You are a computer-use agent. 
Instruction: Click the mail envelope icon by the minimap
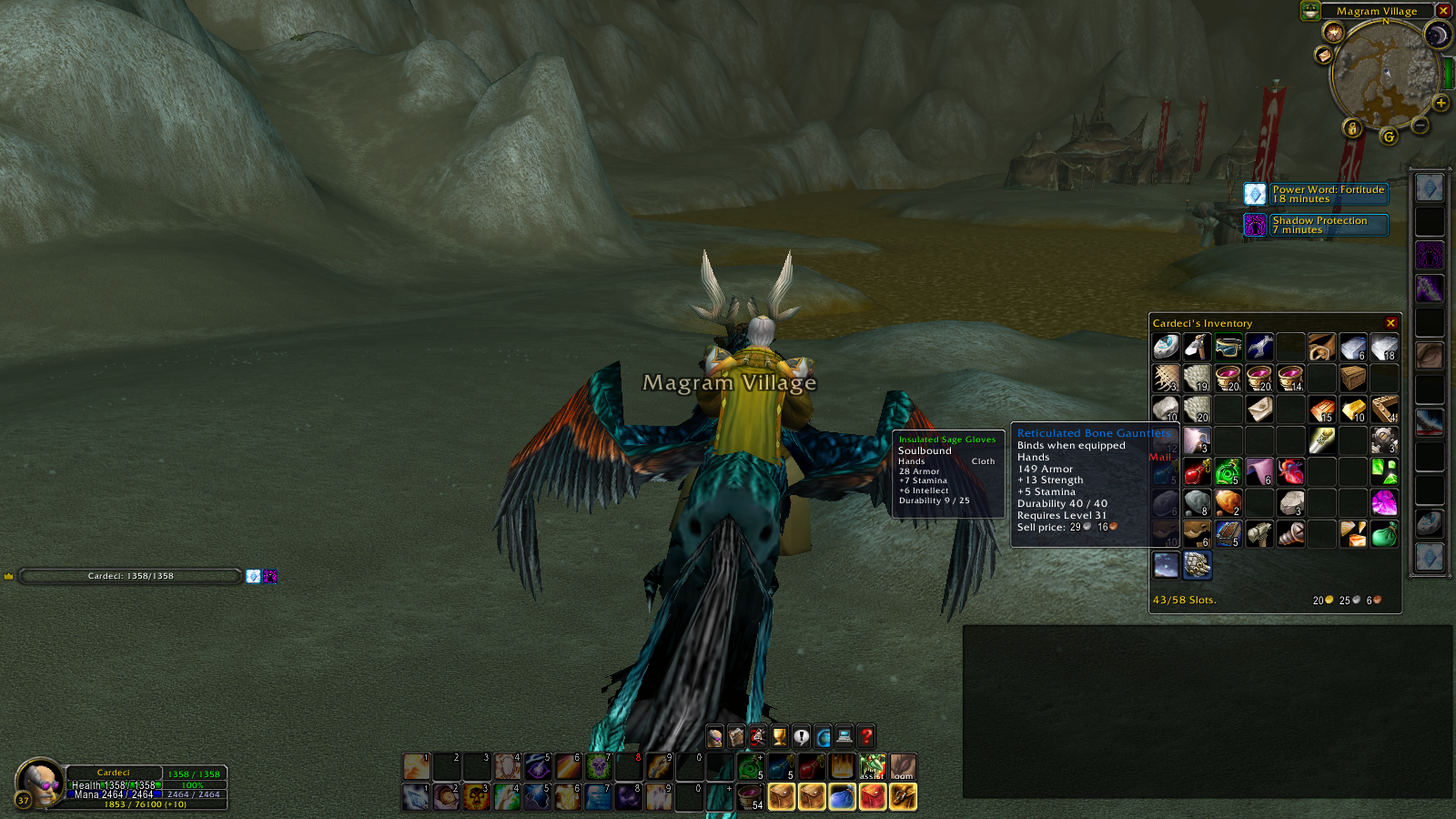(x=1324, y=56)
